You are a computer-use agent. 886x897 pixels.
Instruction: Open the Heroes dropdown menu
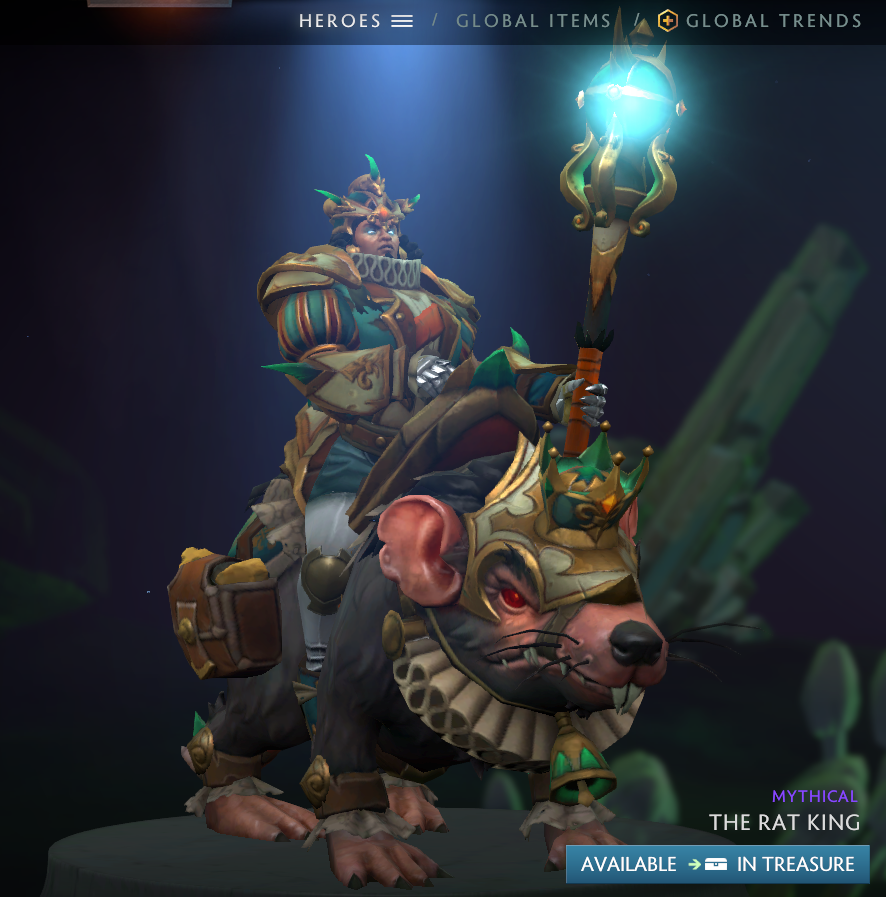(x=356, y=21)
